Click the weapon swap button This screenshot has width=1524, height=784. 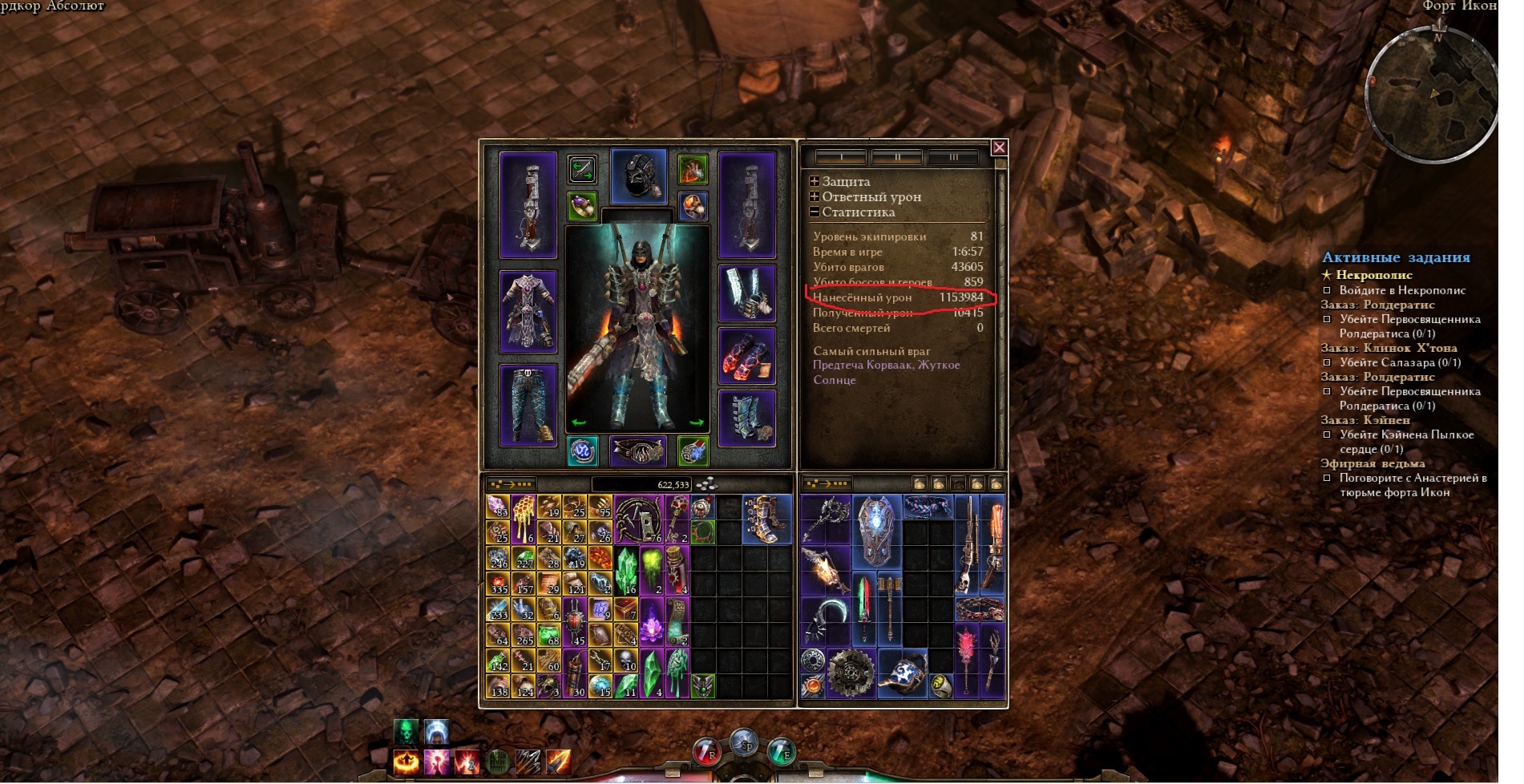coord(582,169)
